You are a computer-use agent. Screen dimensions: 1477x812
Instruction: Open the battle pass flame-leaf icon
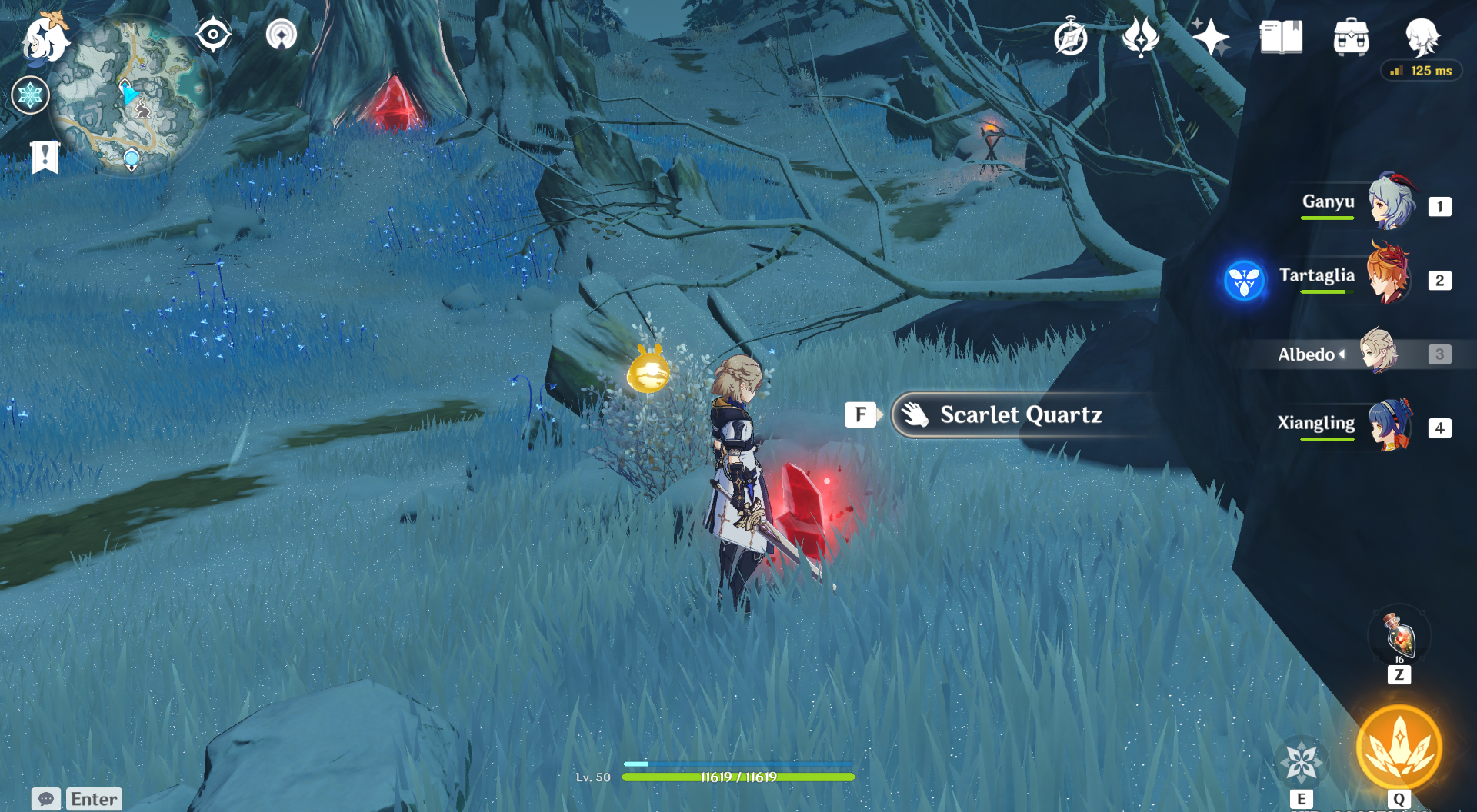(1140, 37)
